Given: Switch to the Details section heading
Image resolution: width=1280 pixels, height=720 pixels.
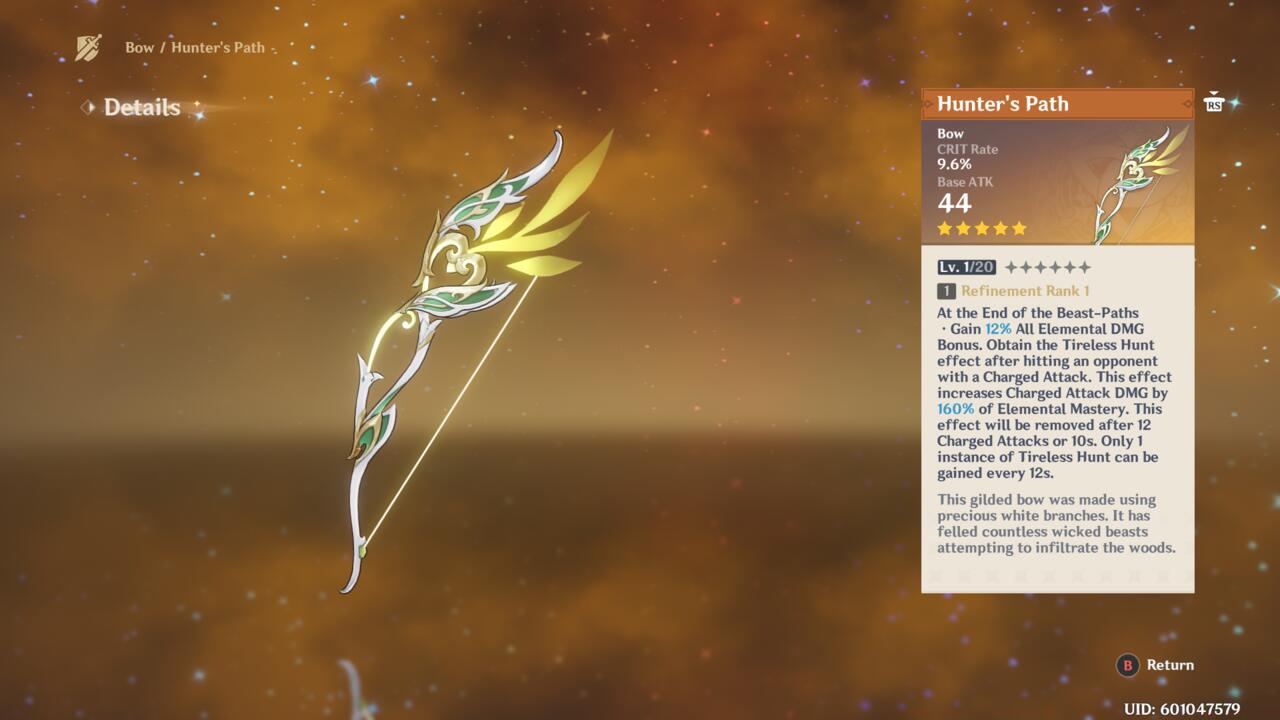Looking at the screenshot, I should pyautogui.click(x=140, y=107).
